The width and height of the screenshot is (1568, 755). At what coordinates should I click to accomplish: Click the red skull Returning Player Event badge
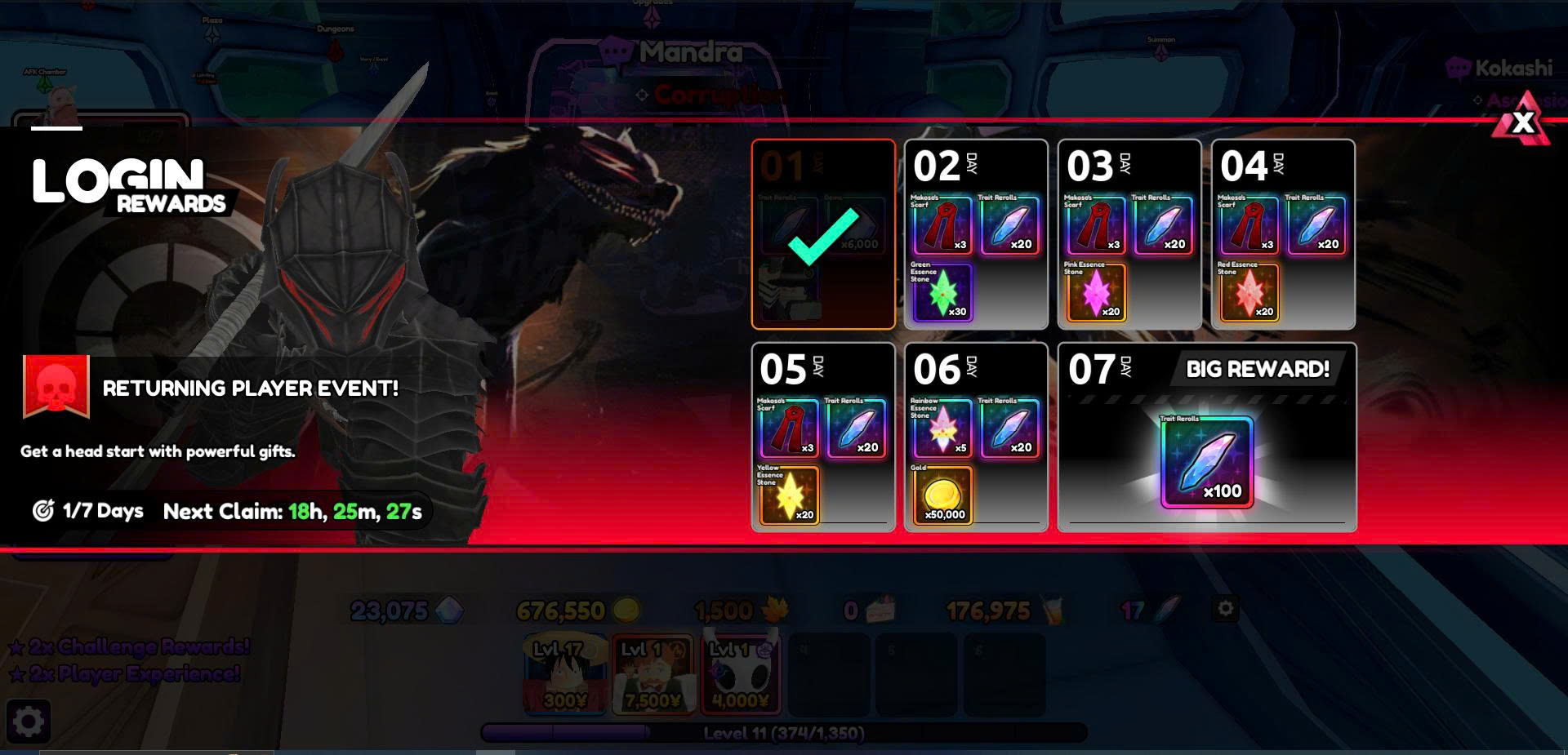56,386
